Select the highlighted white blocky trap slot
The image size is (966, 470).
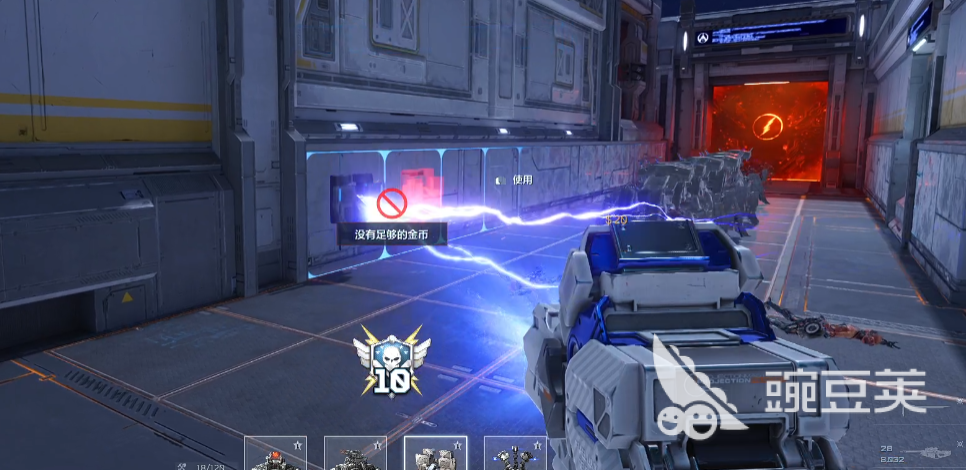click(435, 455)
